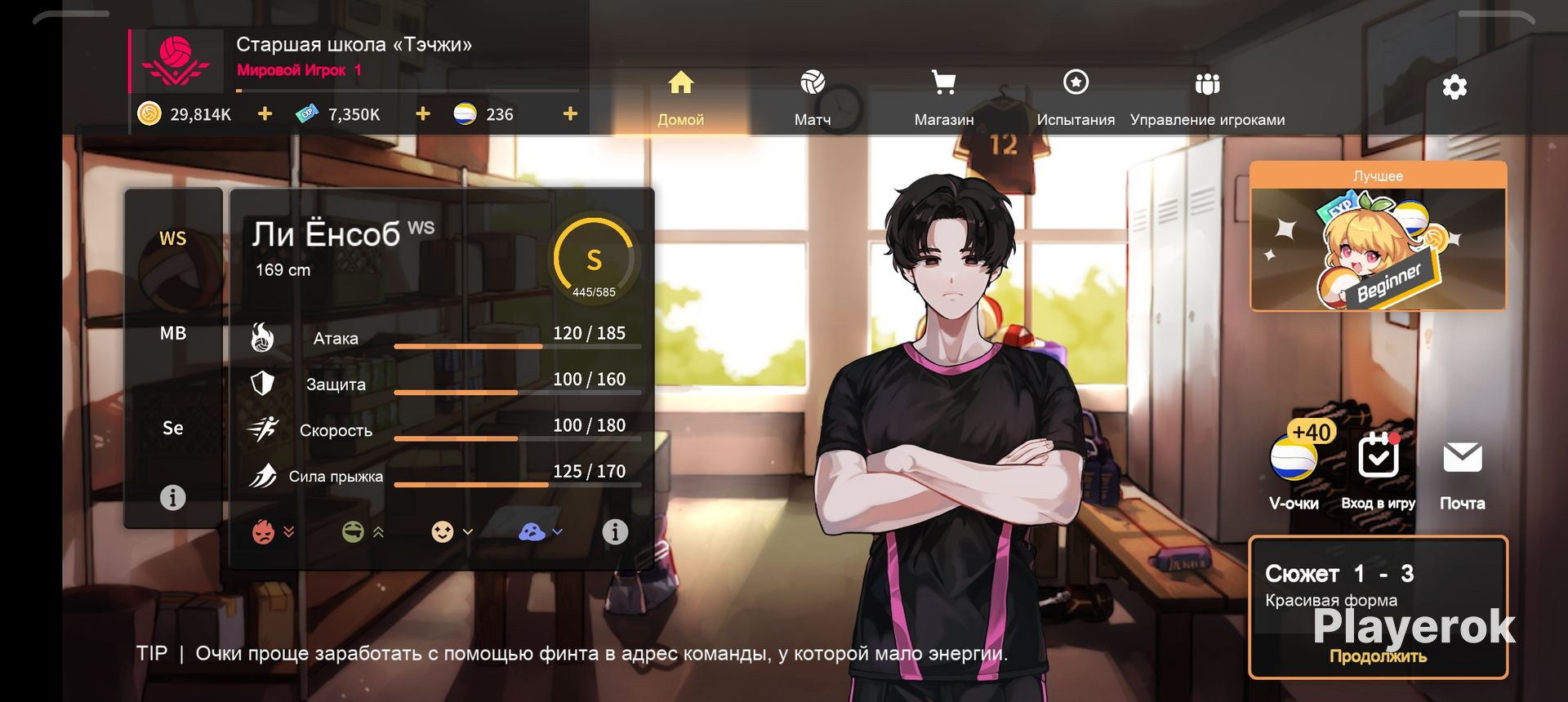Screen dimensions: 1568x702
Task: Add gold coins with the plus button
Action: click(265, 114)
